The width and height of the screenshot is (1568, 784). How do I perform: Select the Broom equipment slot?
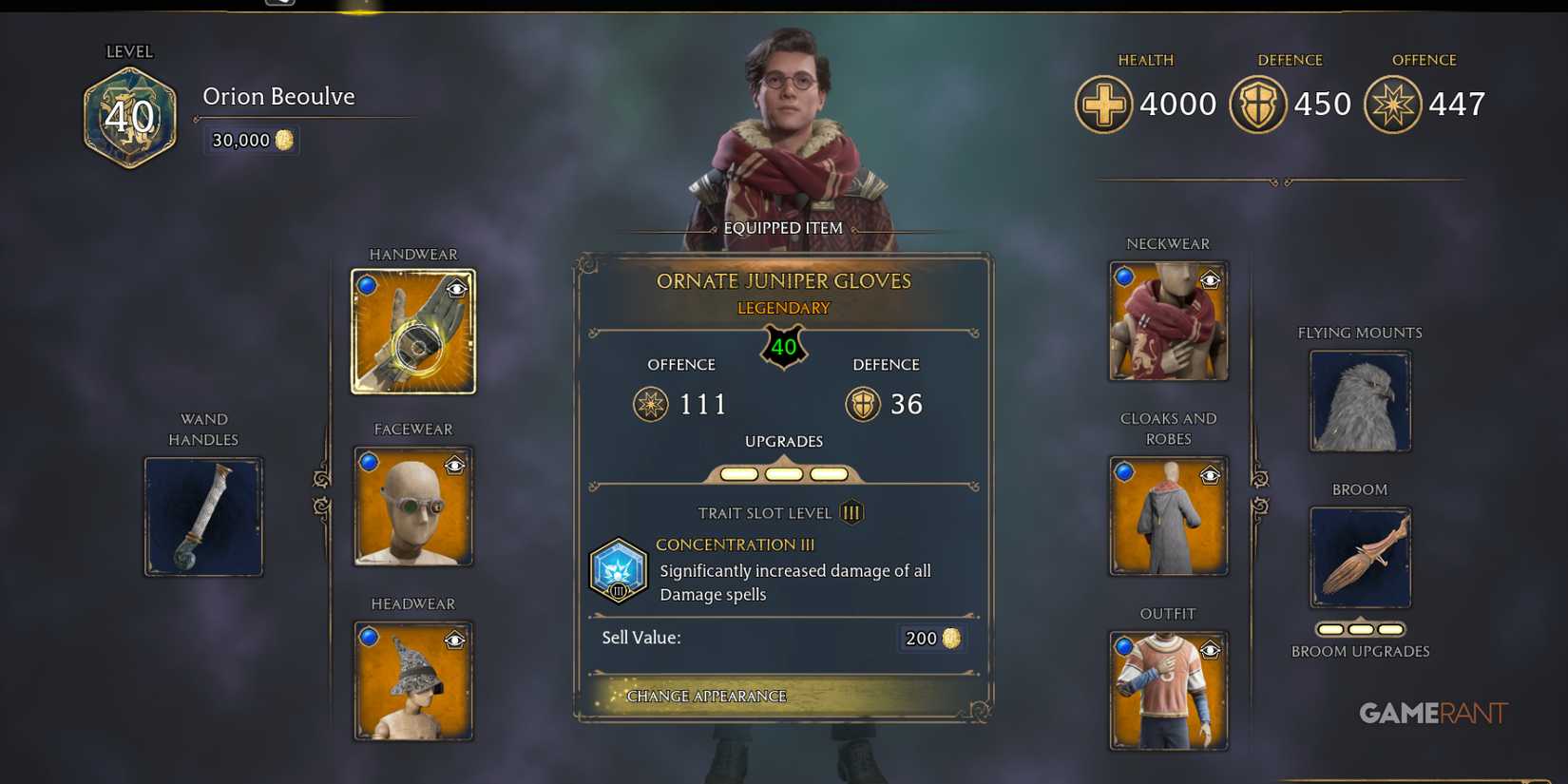1360,557
